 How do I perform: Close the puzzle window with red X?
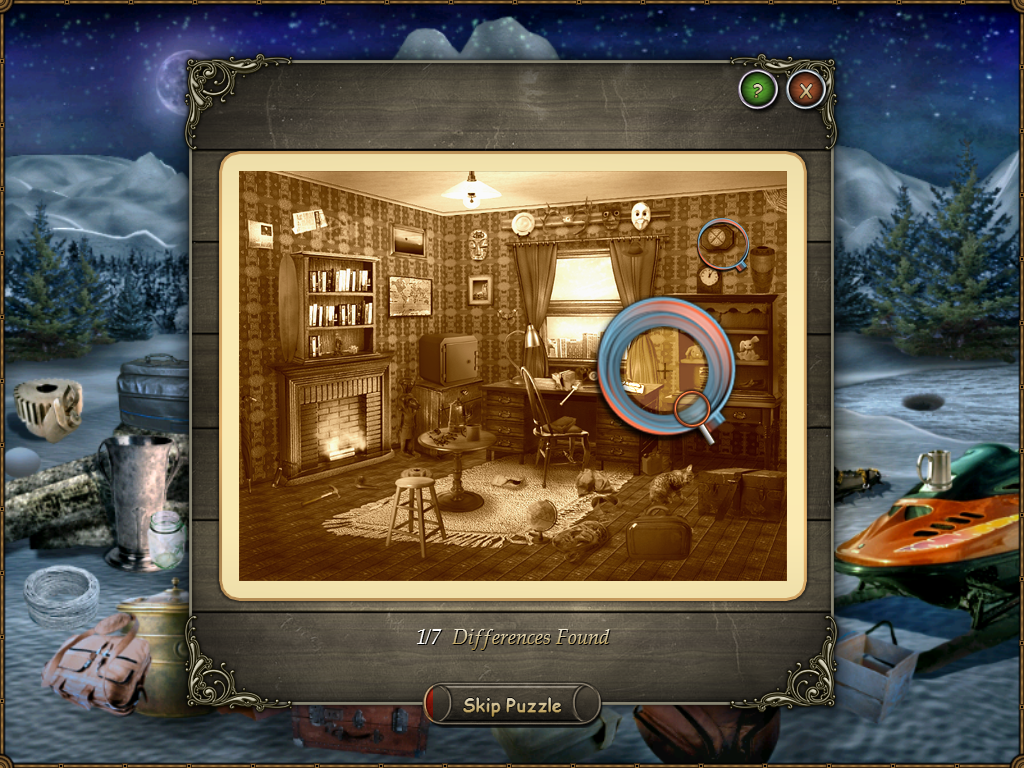click(805, 91)
